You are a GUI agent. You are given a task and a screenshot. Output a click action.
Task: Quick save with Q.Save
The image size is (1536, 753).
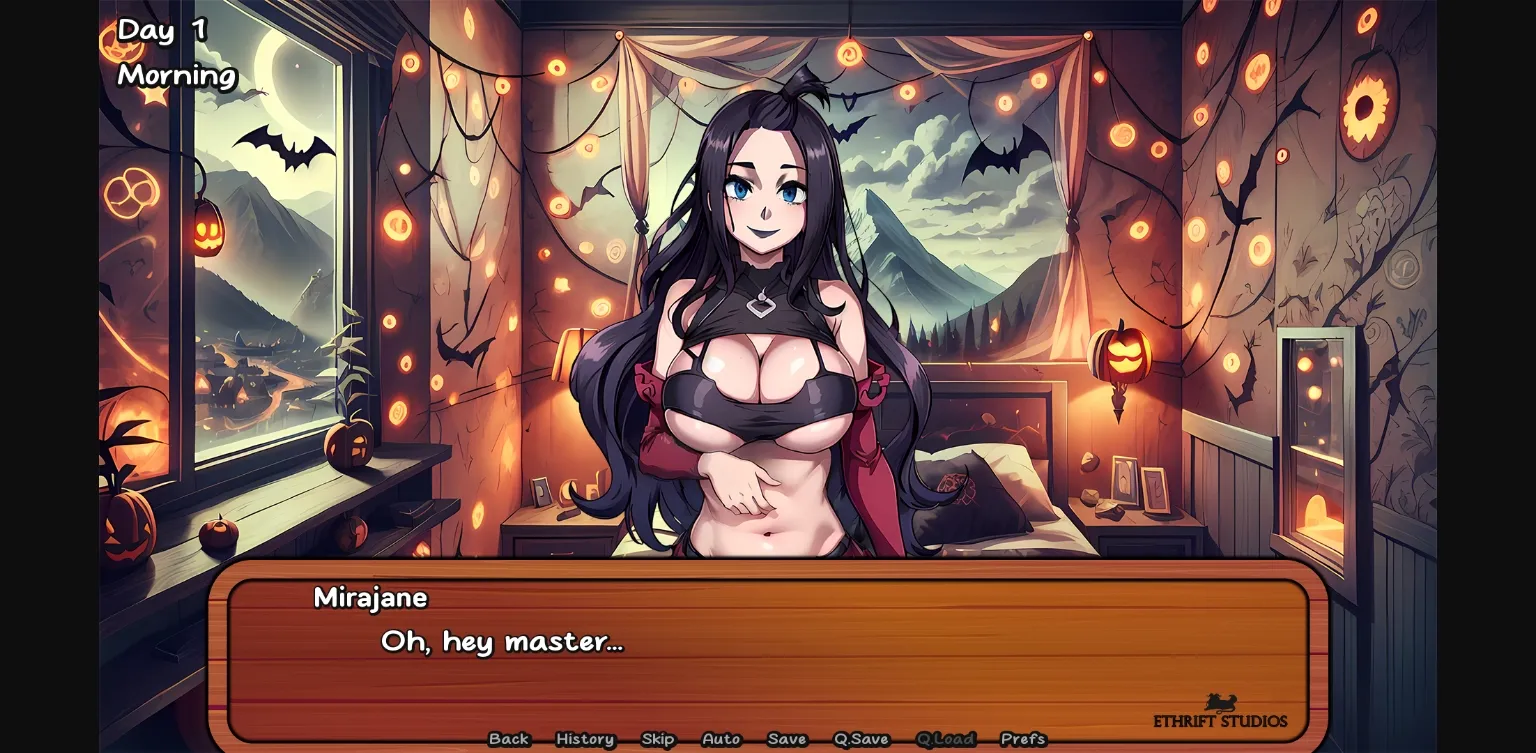860,739
